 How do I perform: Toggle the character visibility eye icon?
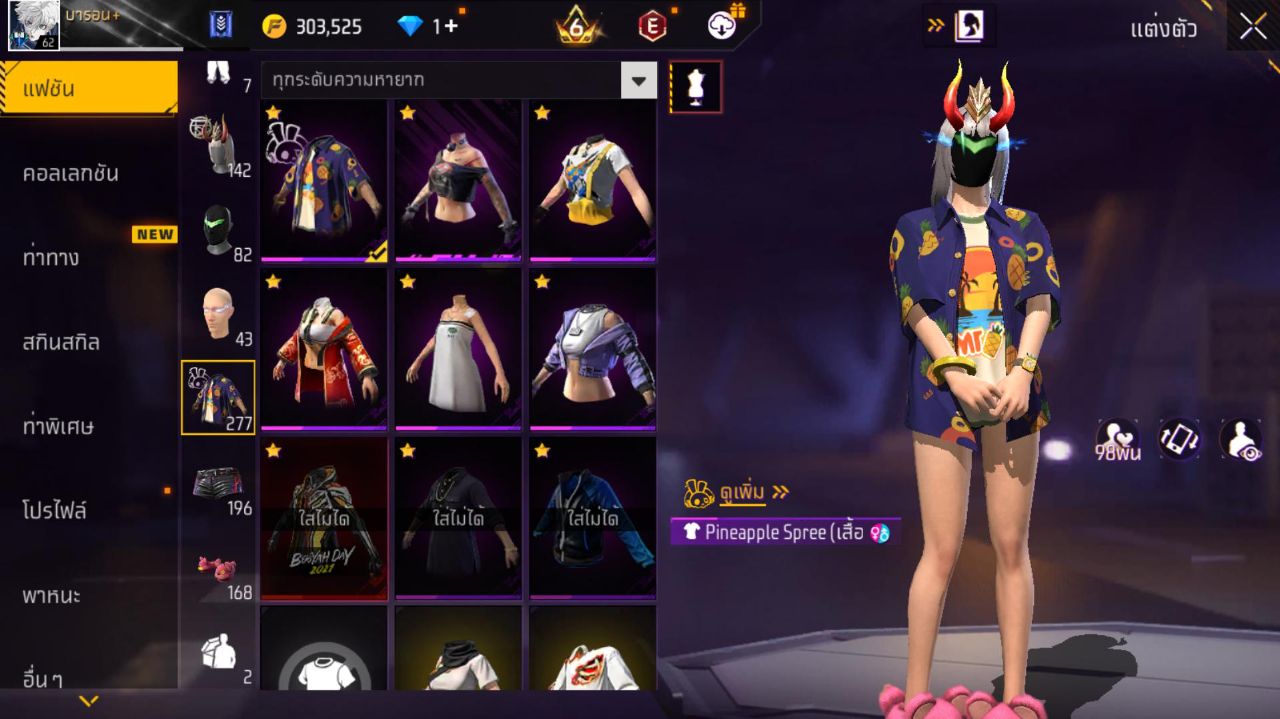pos(1240,440)
